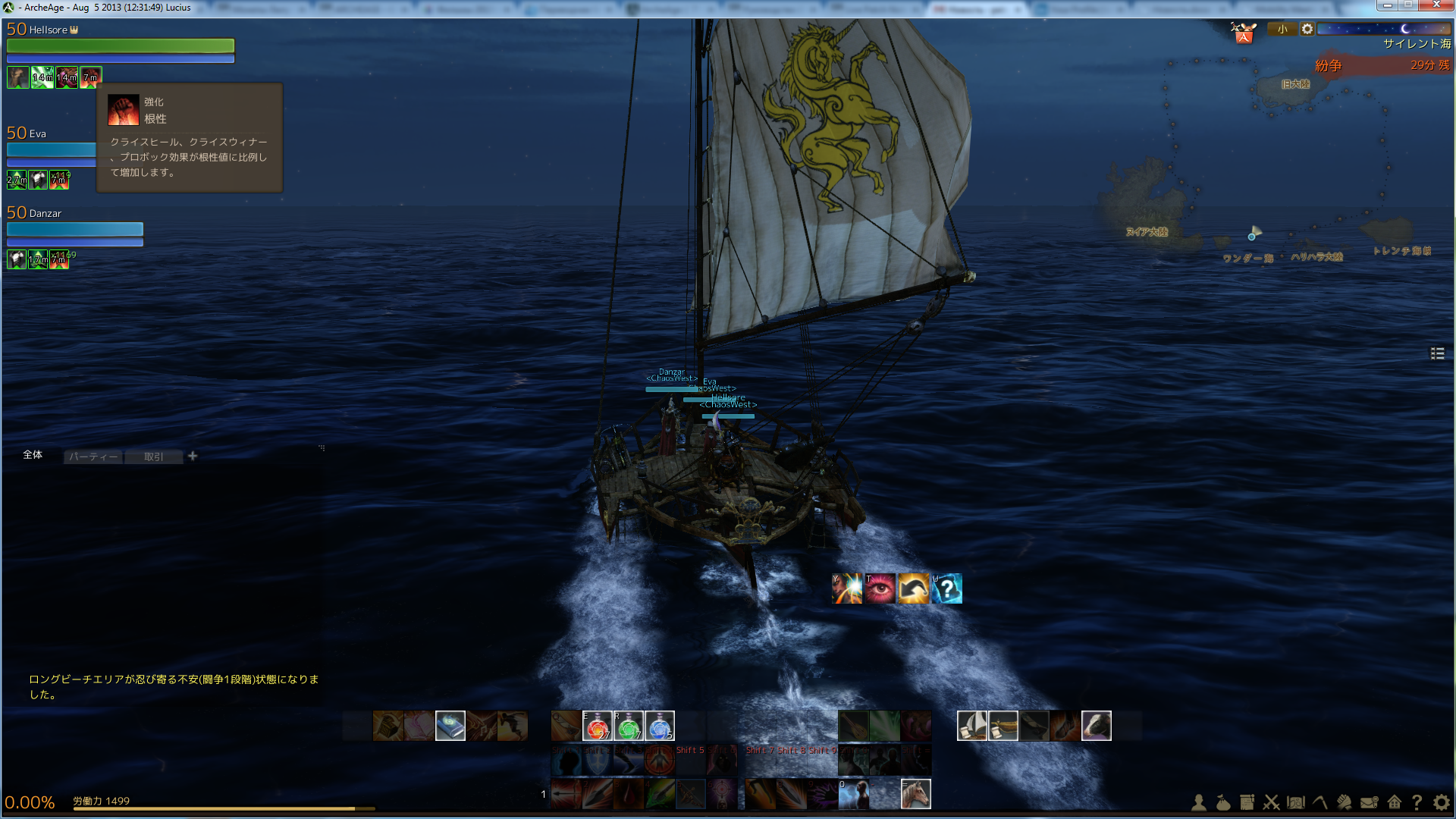The height and width of the screenshot is (819, 1456).
Task: Use the blue potion hotbar slot
Action: coord(659,726)
